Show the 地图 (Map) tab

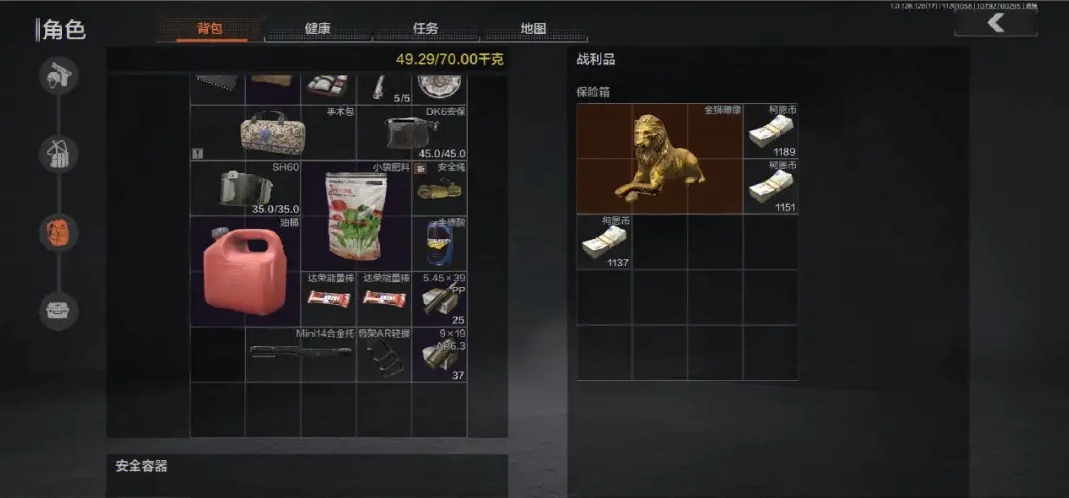point(533,29)
